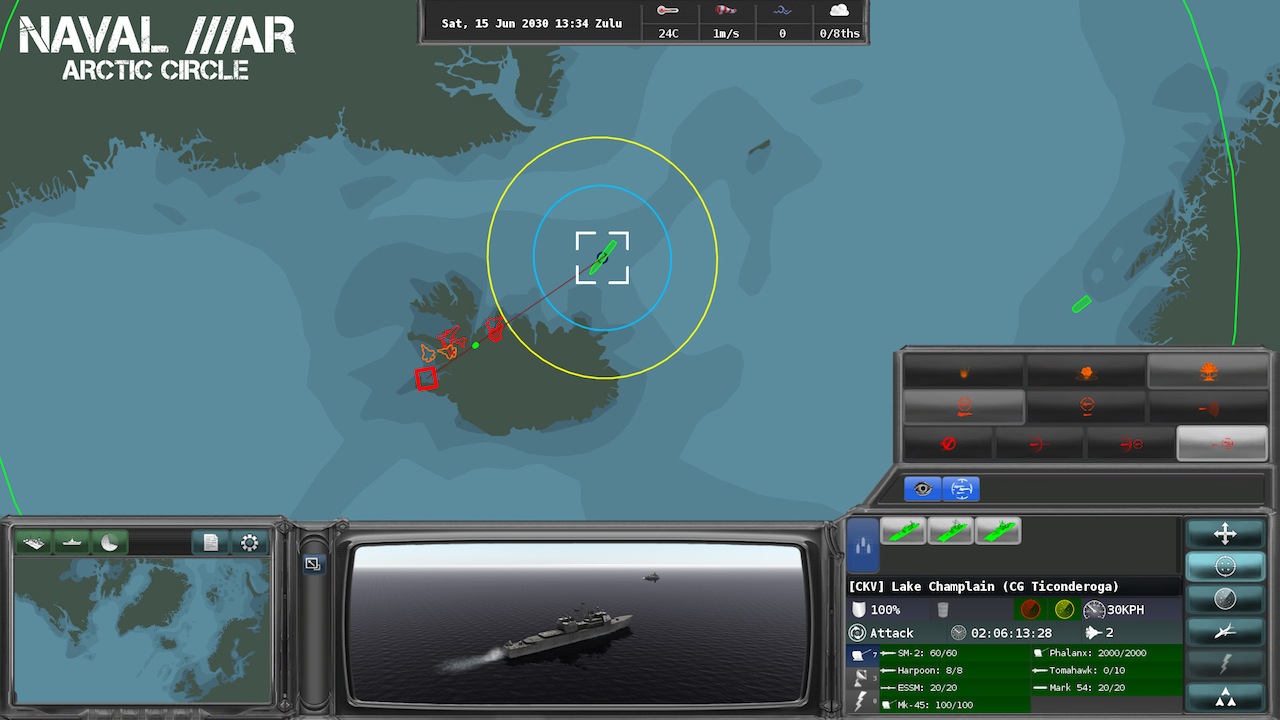Toggle the ship silhouette filter above minimap

pos(72,542)
